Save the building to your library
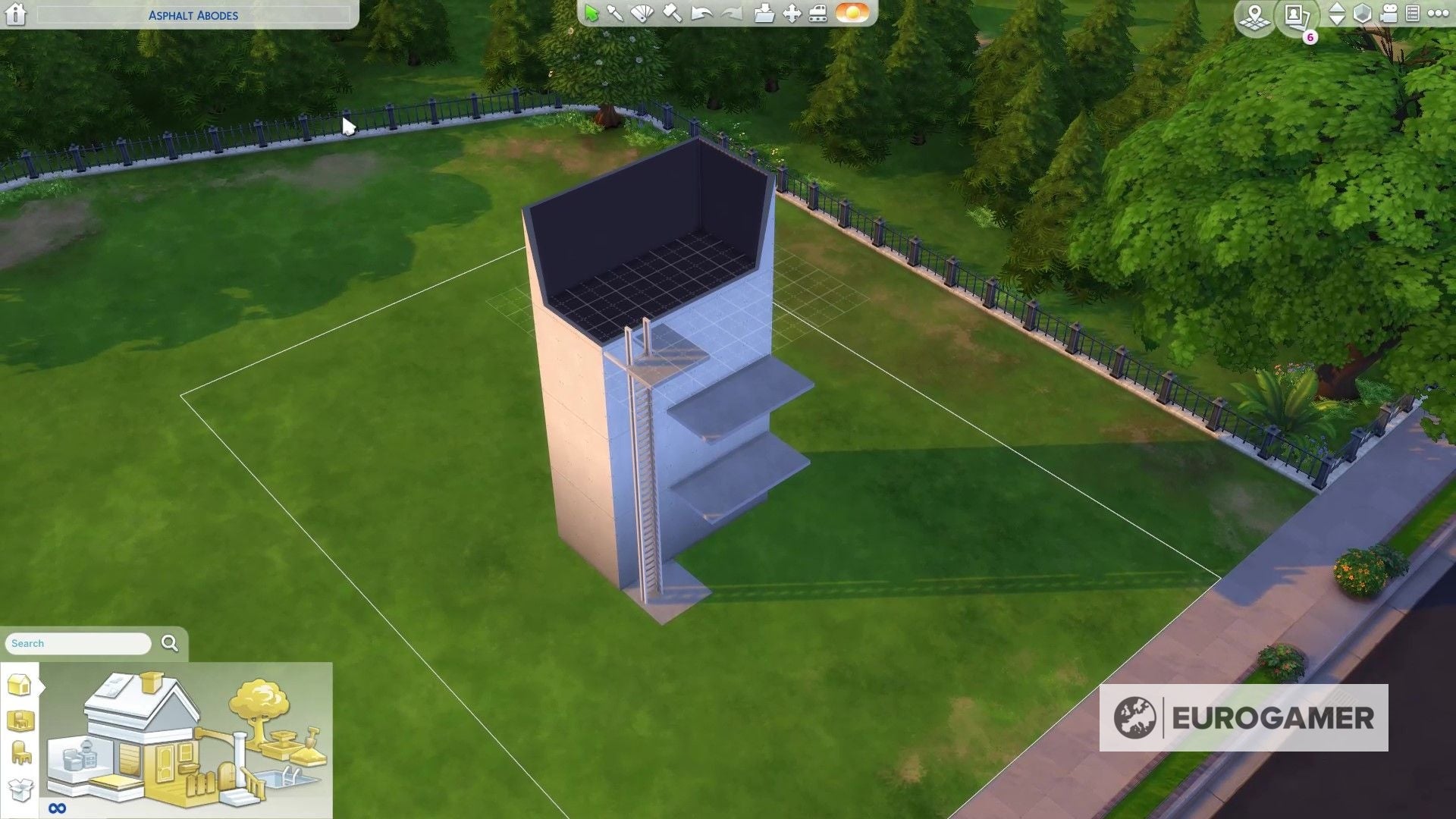The image size is (1456, 819). point(764,13)
